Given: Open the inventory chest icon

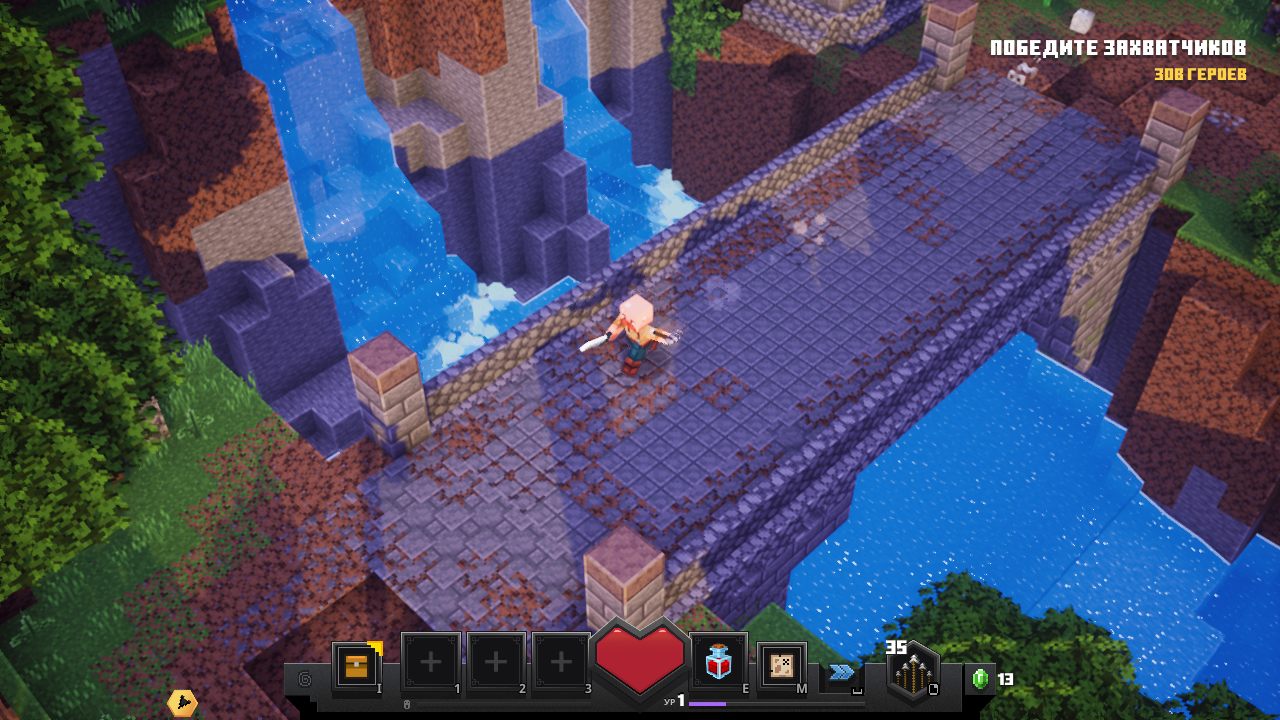Looking at the screenshot, I should tap(356, 665).
